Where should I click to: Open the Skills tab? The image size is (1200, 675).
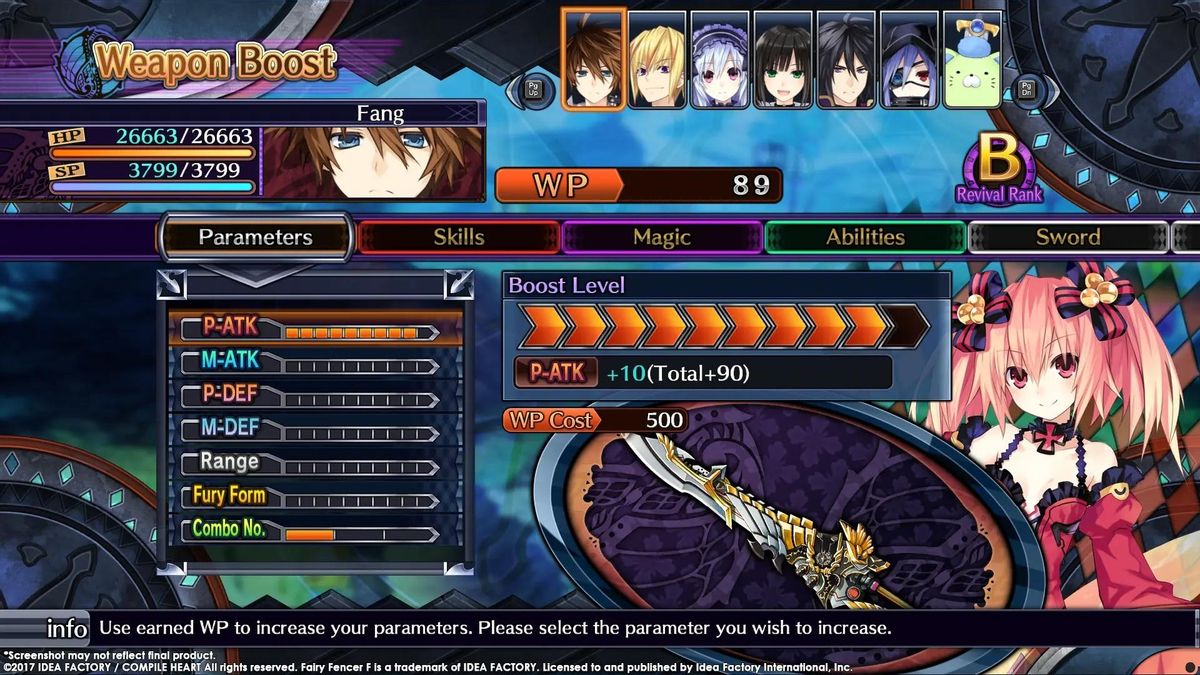459,237
